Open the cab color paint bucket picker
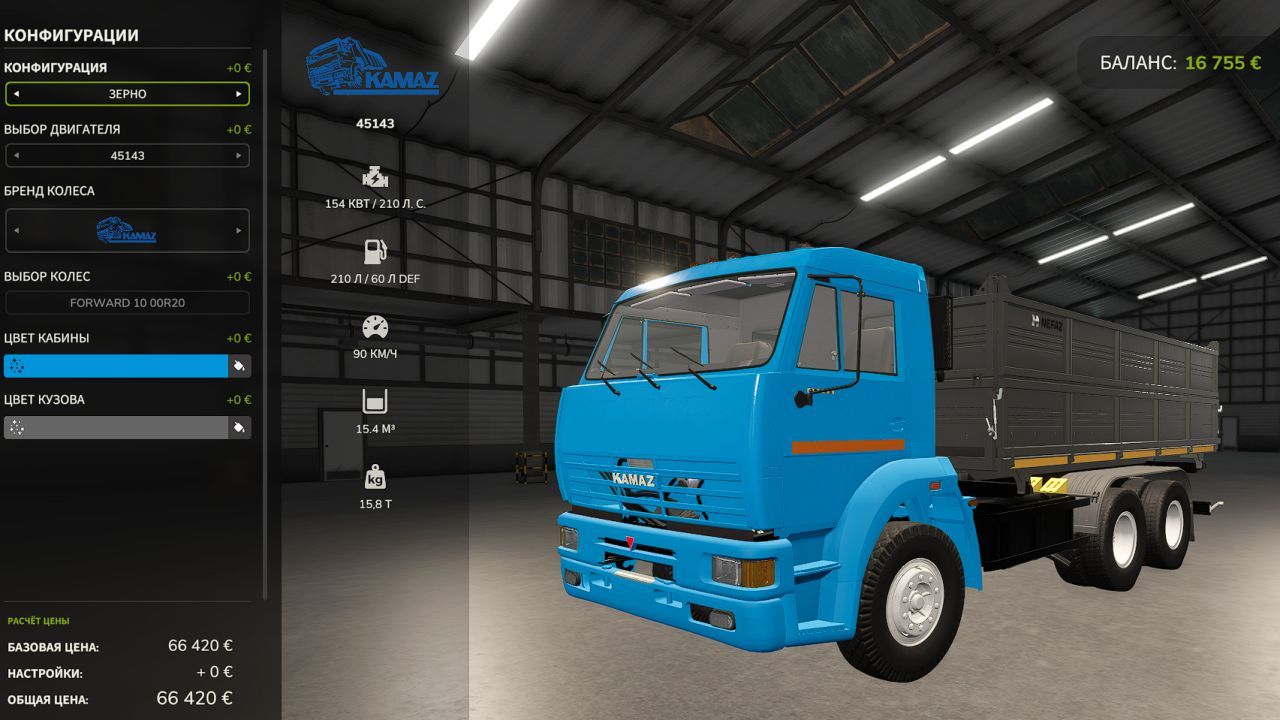This screenshot has height=720, width=1280. click(238, 366)
